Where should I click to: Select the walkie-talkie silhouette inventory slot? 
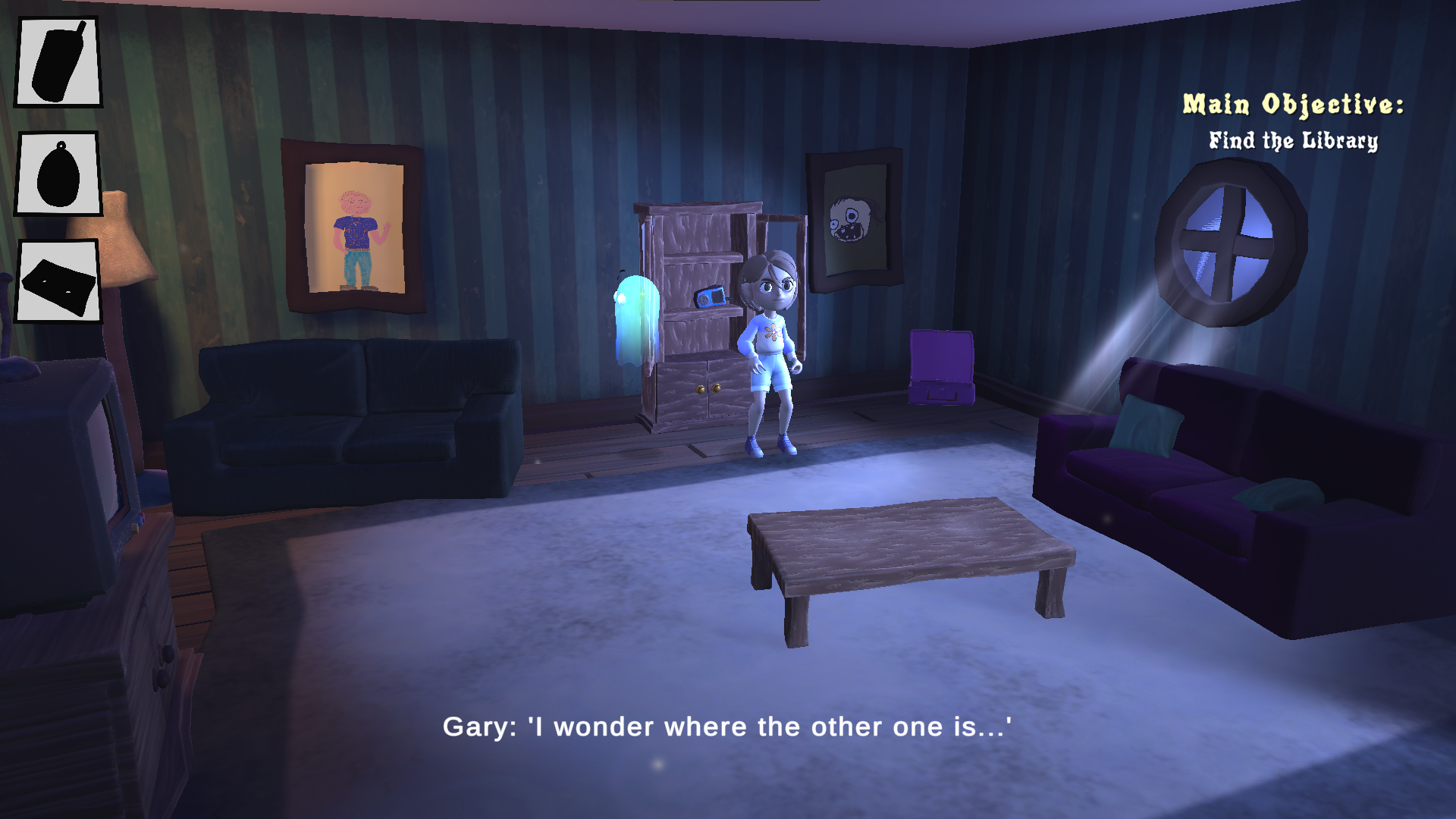click(58, 61)
